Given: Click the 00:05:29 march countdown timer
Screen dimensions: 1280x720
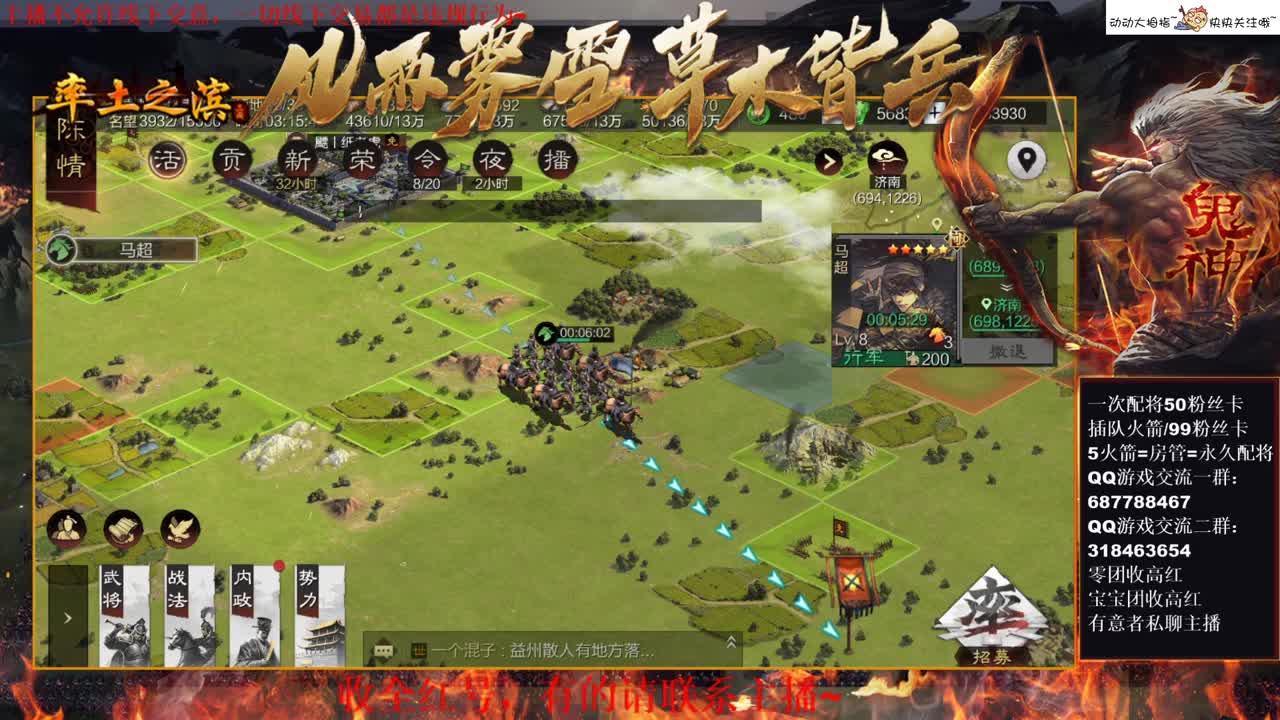Looking at the screenshot, I should point(897,319).
